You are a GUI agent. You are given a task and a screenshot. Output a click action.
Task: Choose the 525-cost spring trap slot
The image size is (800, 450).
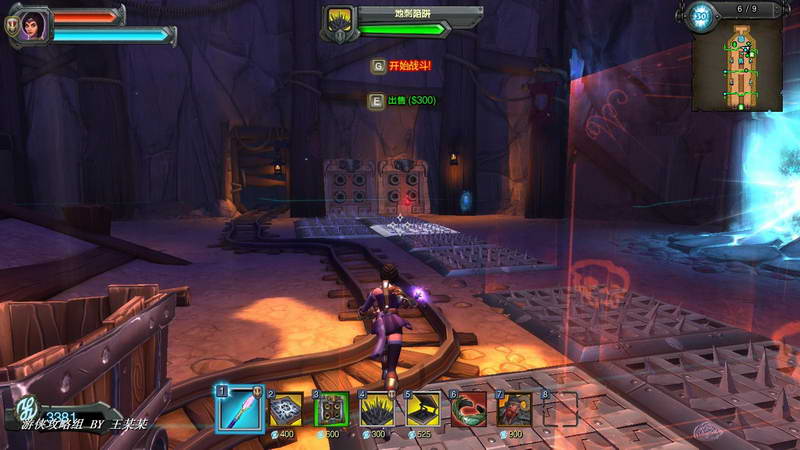click(x=423, y=410)
